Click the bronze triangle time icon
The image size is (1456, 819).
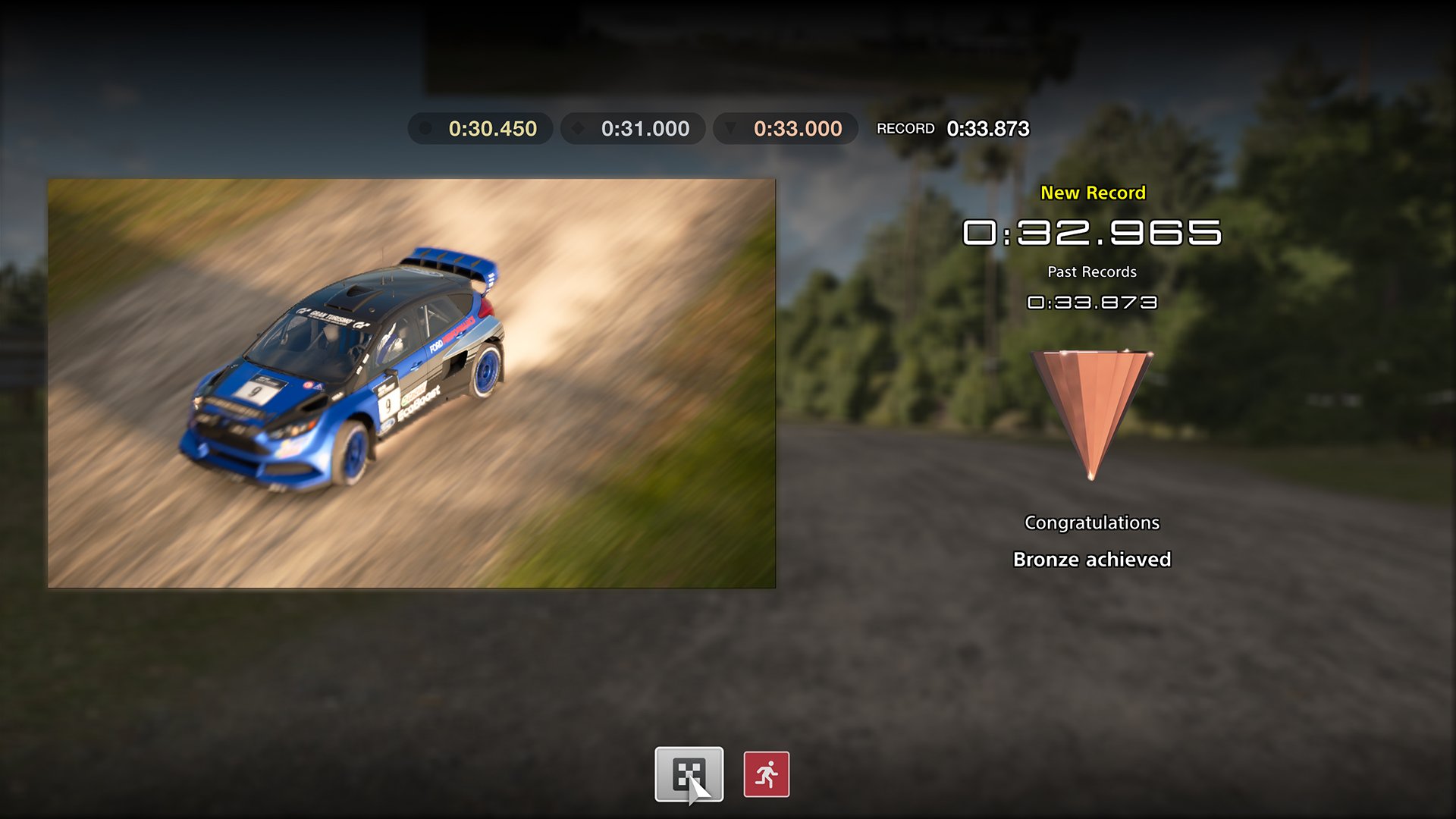pyautogui.click(x=732, y=128)
